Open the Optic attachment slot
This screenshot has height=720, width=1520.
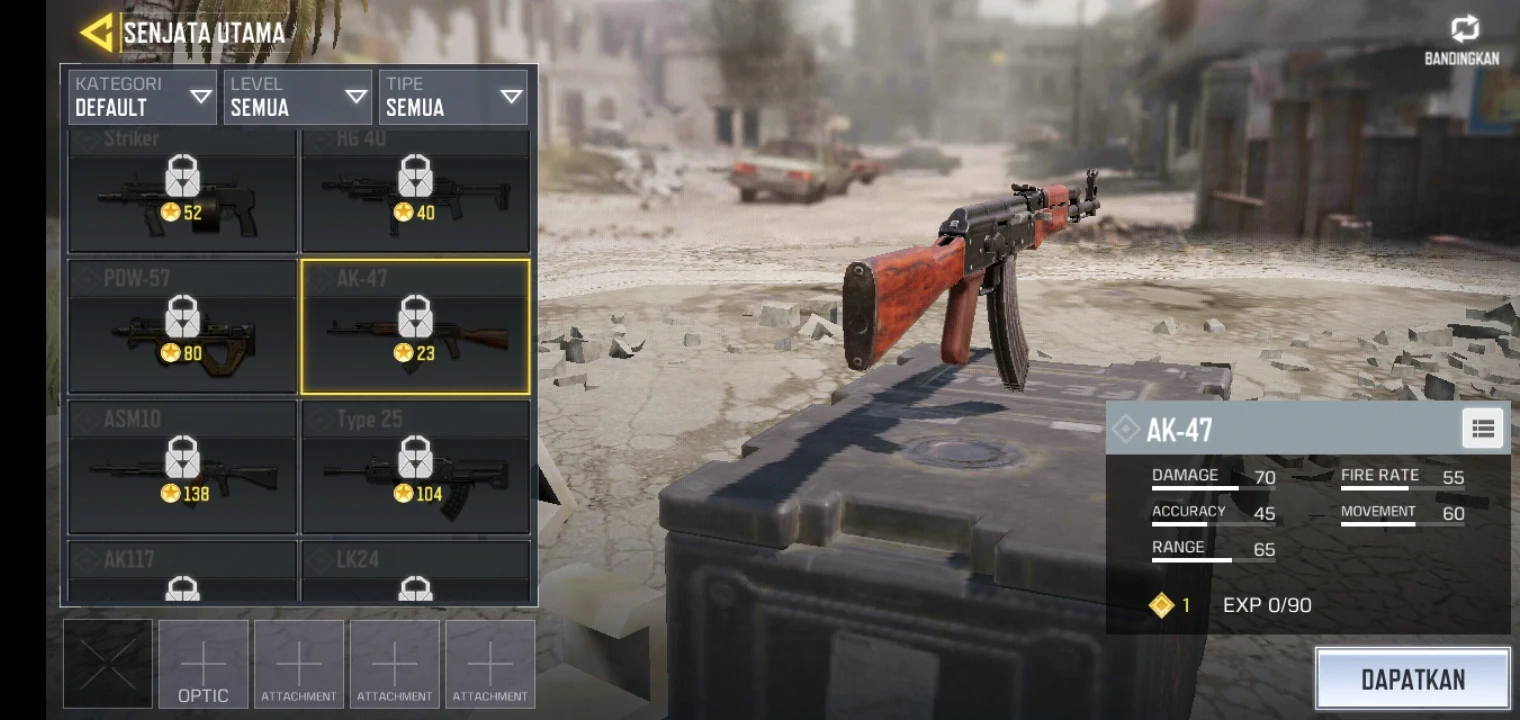pos(203,664)
